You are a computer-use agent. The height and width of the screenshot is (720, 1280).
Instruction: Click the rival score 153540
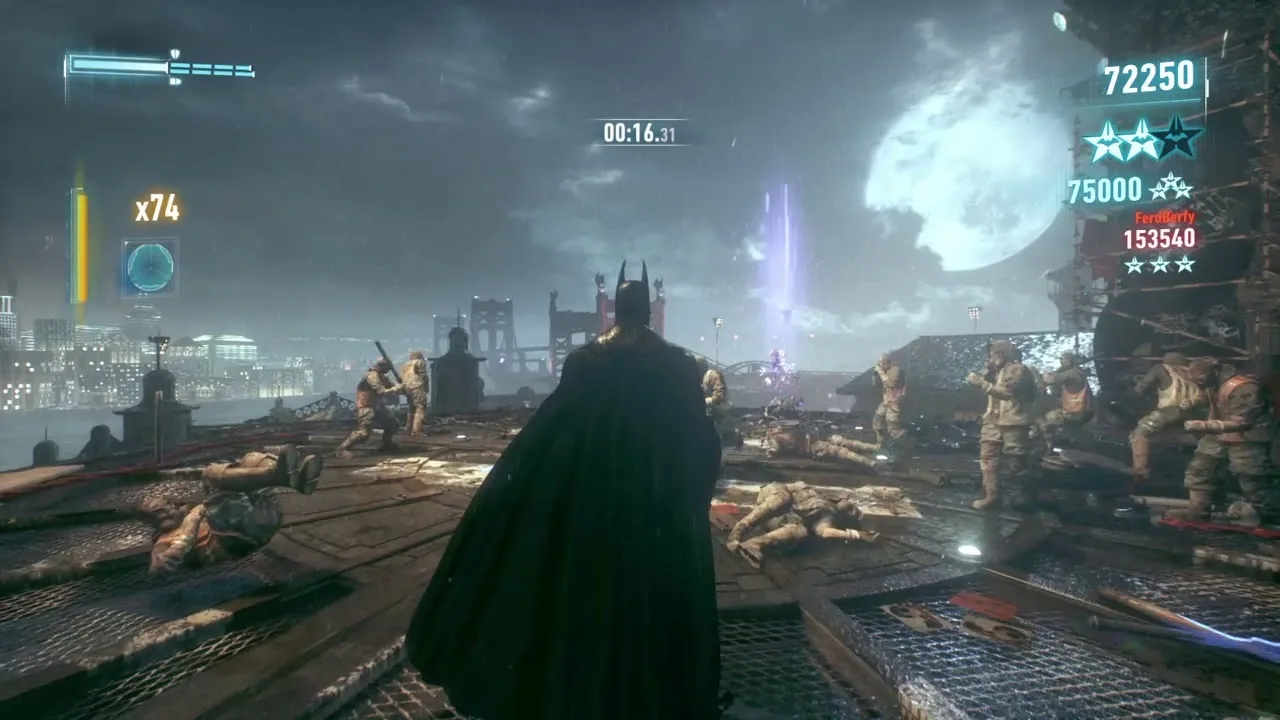pos(1159,238)
